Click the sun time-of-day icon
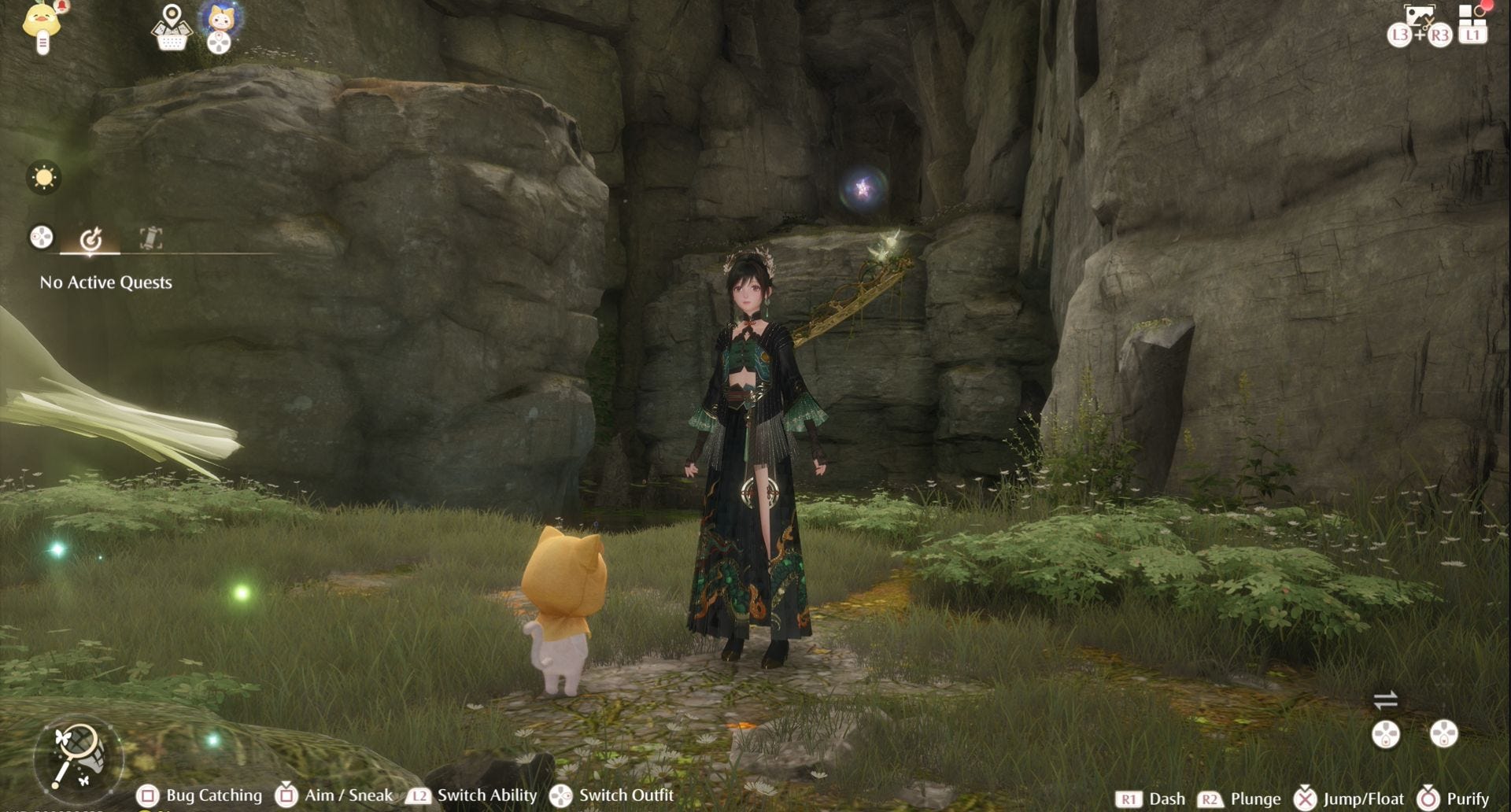This screenshot has height=812, width=1511. [x=43, y=177]
